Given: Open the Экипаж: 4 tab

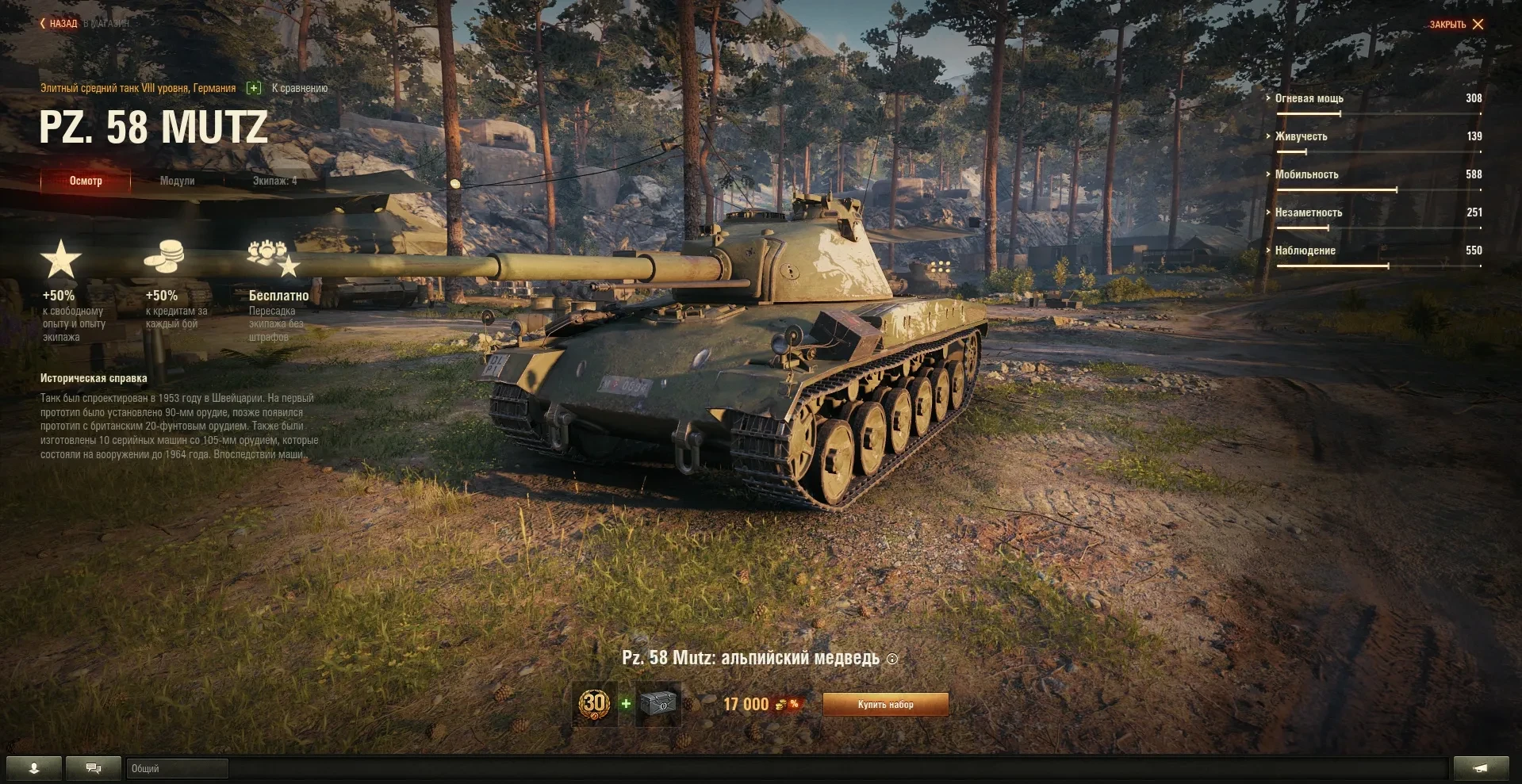Looking at the screenshot, I should click(274, 181).
